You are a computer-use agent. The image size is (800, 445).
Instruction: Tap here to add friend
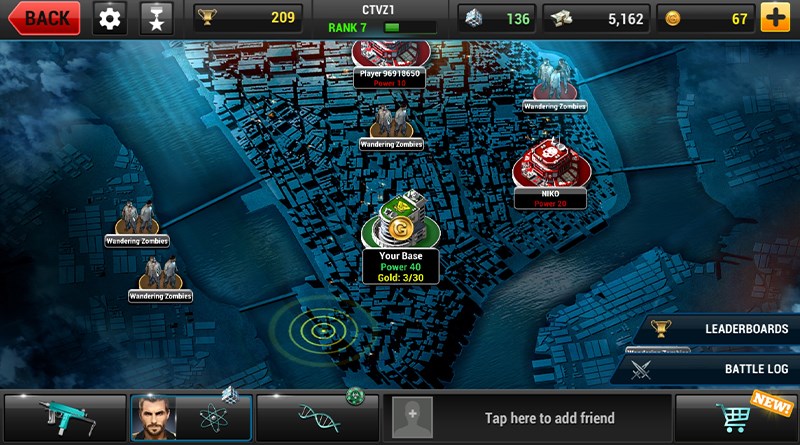pos(523,418)
